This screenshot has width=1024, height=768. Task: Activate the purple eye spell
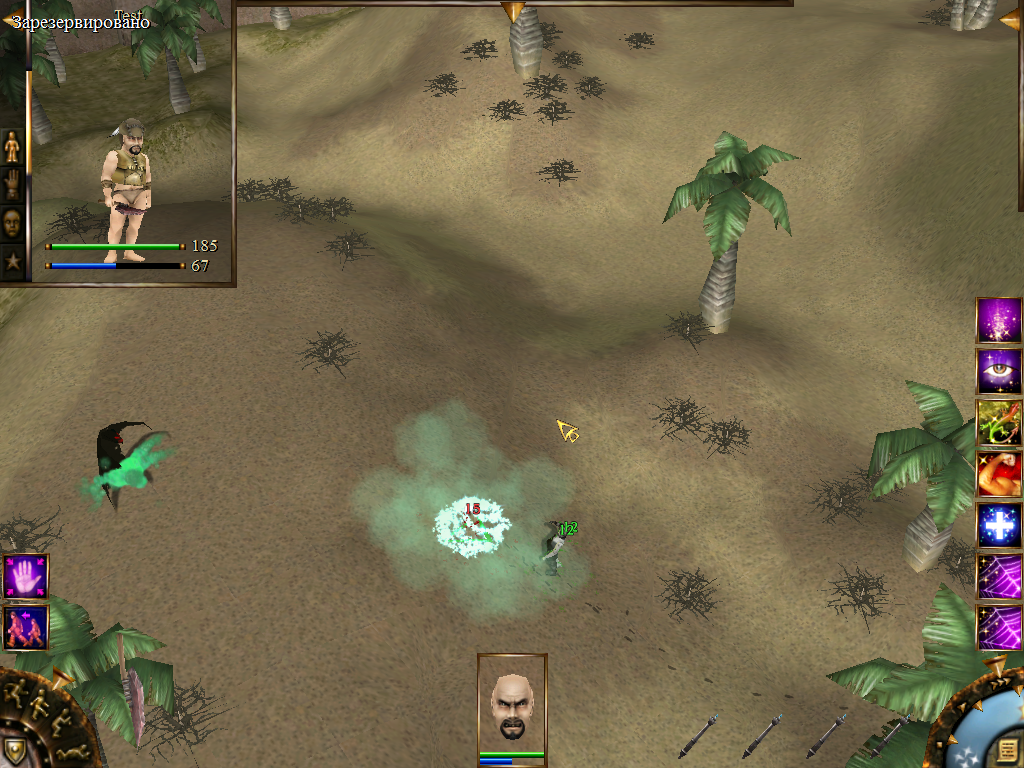pos(998,371)
